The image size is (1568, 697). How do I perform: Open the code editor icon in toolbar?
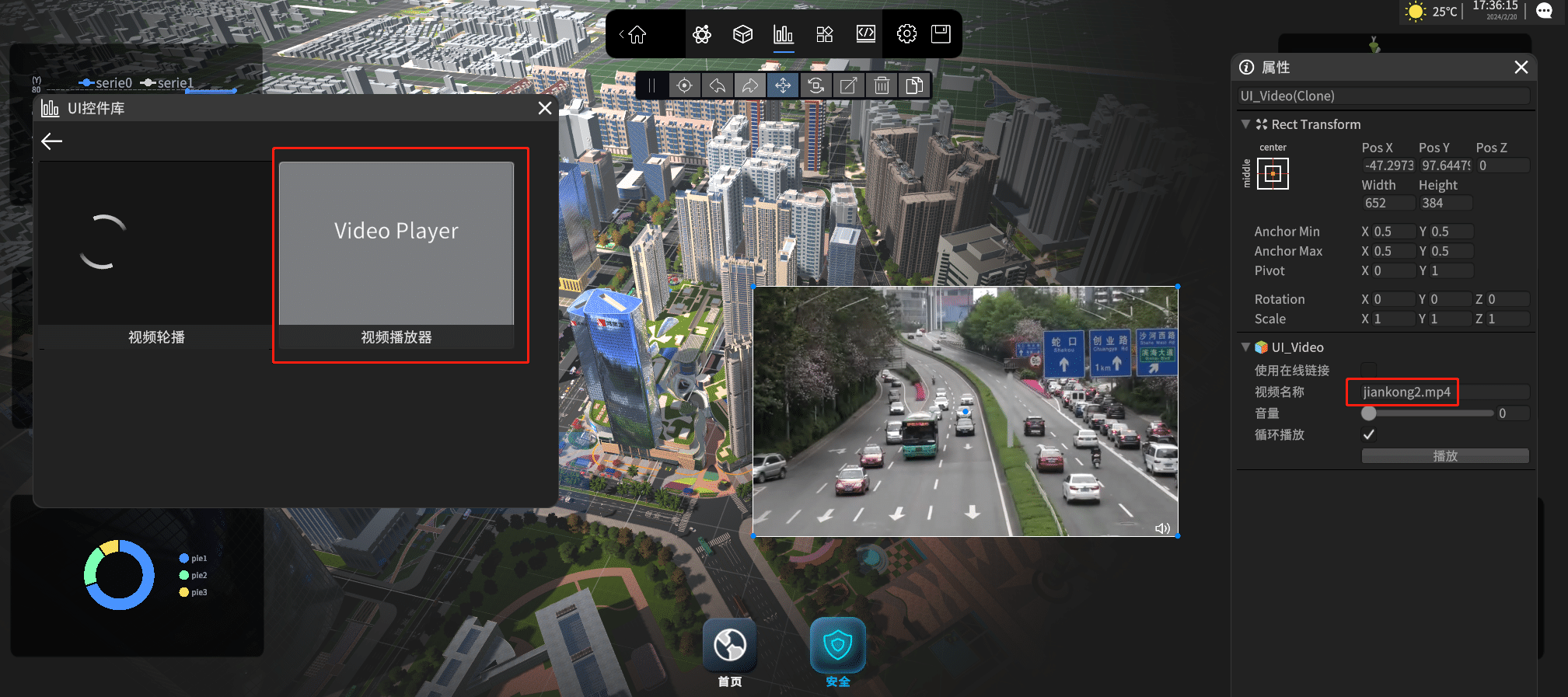(865, 34)
